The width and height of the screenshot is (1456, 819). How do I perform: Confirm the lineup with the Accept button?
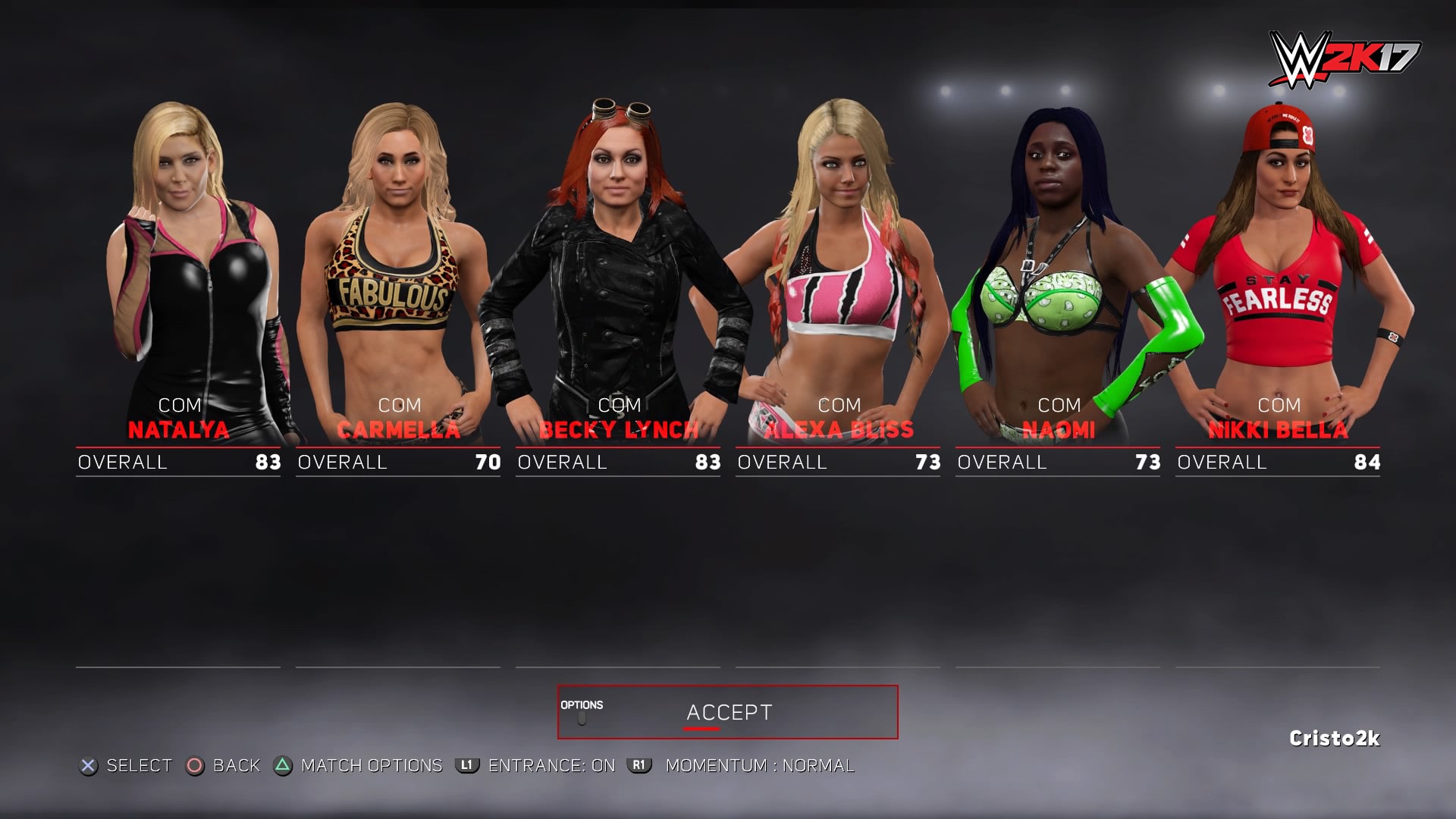pyautogui.click(x=728, y=712)
